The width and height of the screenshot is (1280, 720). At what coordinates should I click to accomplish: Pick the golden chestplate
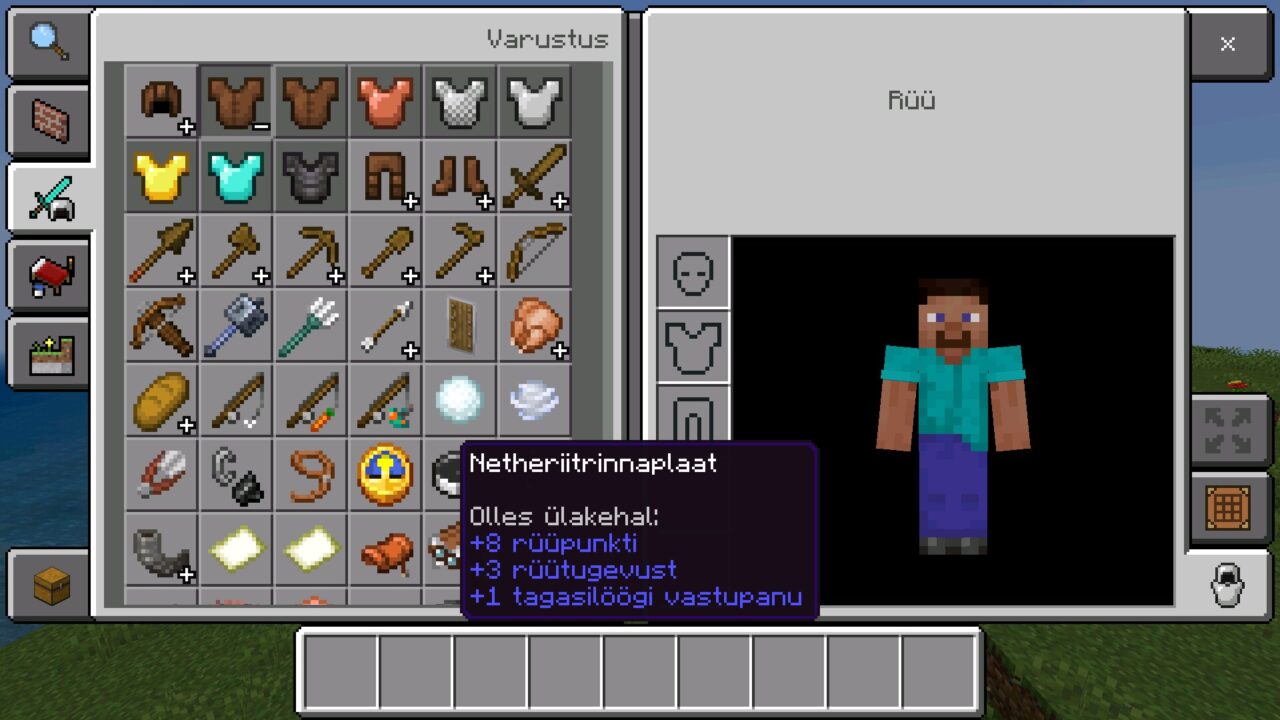162,177
